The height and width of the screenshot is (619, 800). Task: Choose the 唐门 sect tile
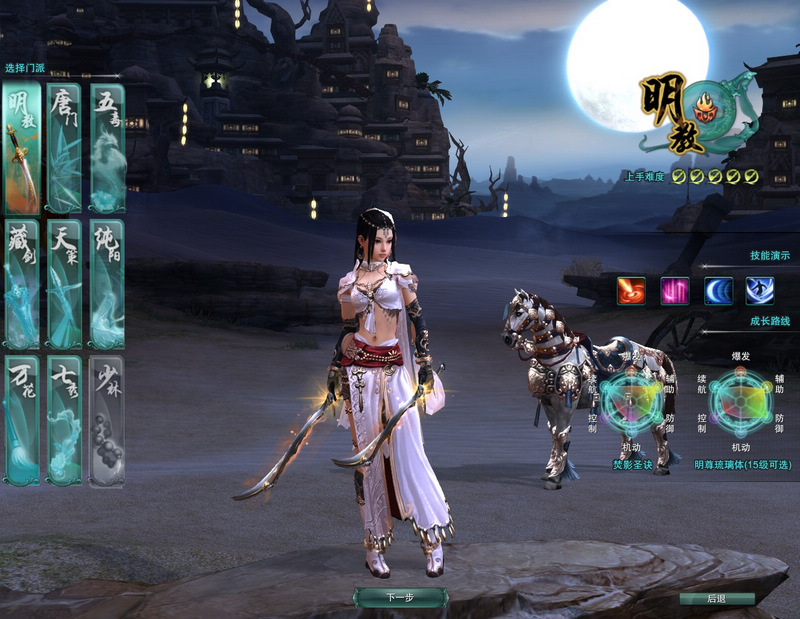pos(64,148)
